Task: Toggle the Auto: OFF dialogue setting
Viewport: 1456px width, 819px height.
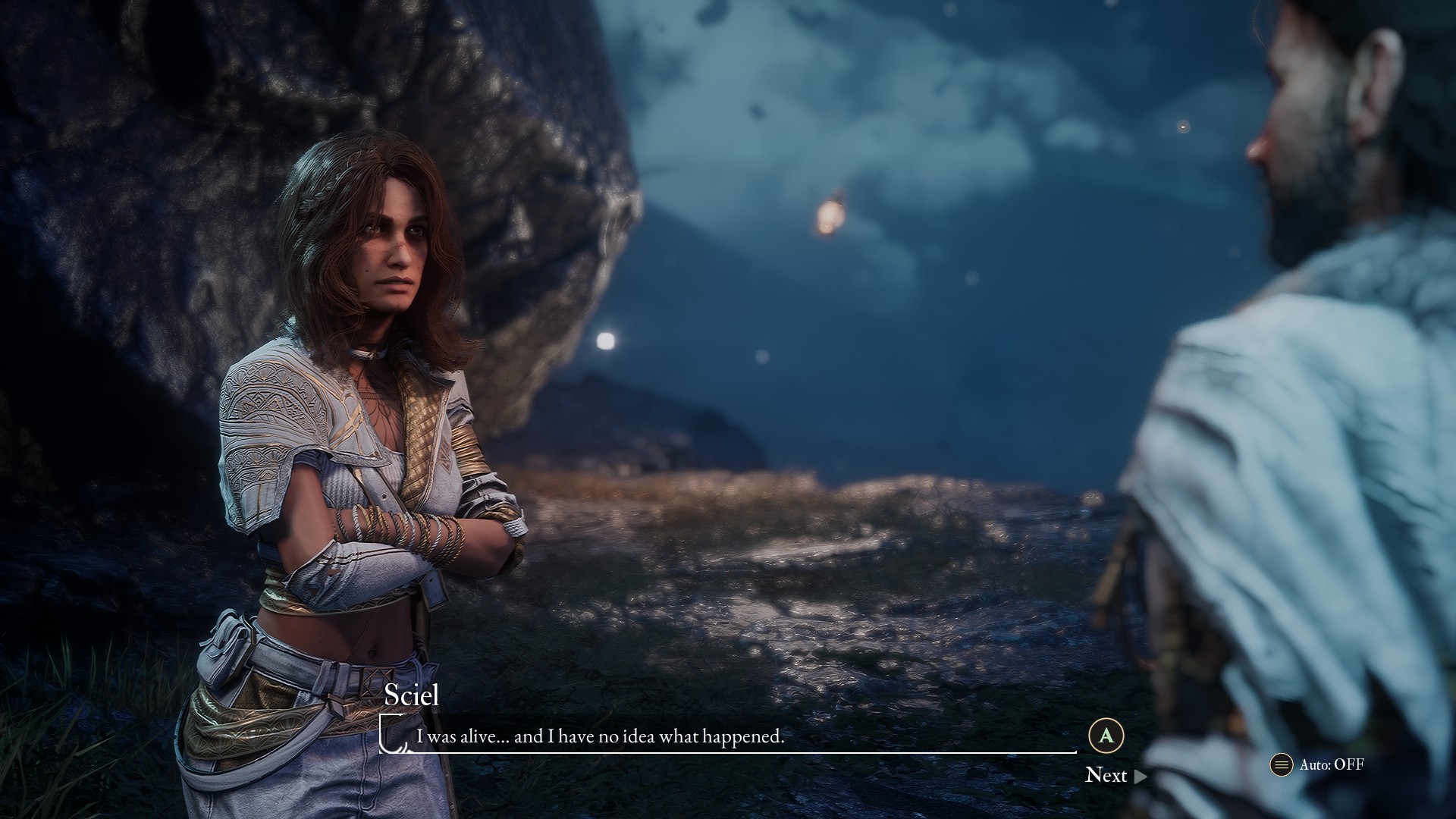Action: coord(1318,764)
